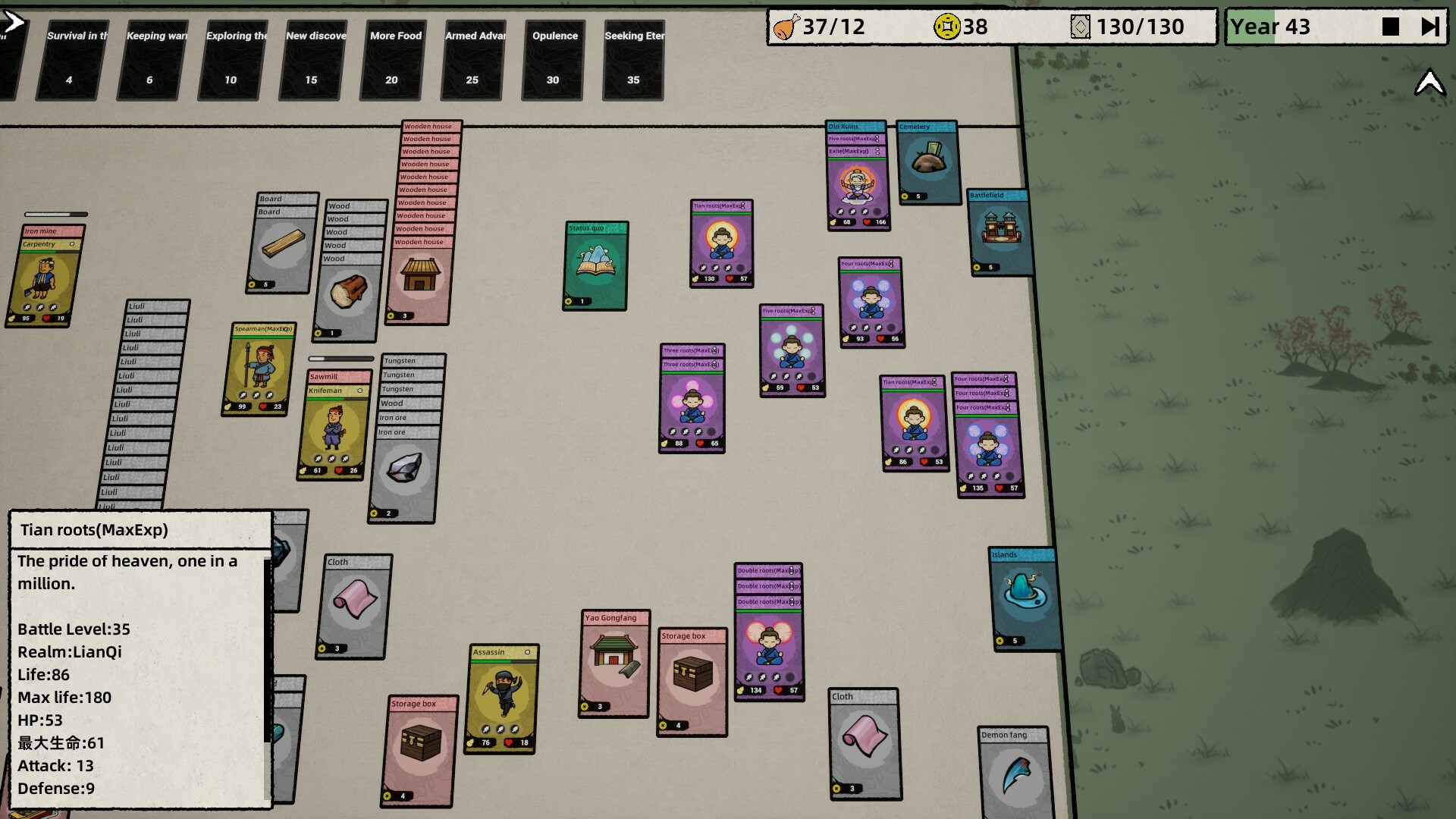Image resolution: width=1456 pixels, height=819 pixels.
Task: Click the coin currency icon
Action: point(947,27)
